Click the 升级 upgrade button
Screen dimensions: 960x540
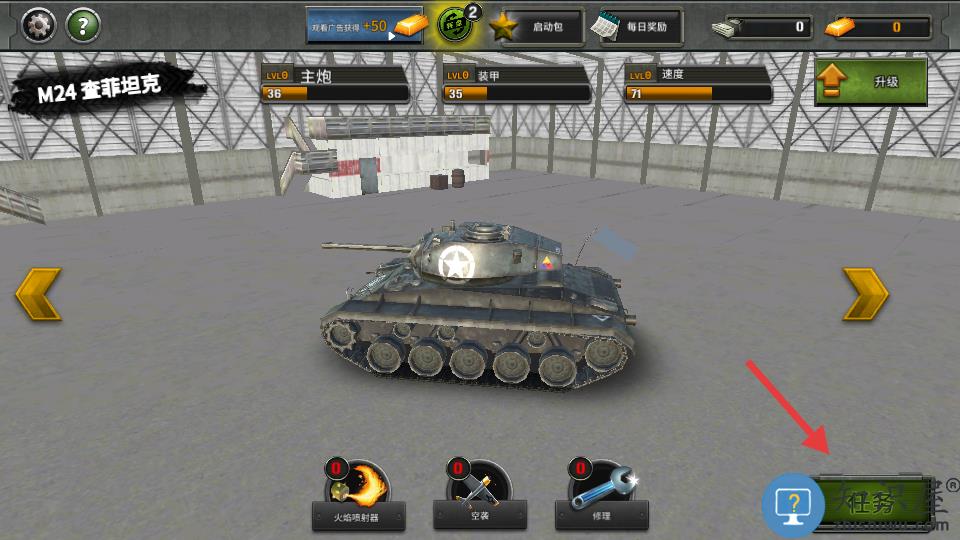[870, 82]
